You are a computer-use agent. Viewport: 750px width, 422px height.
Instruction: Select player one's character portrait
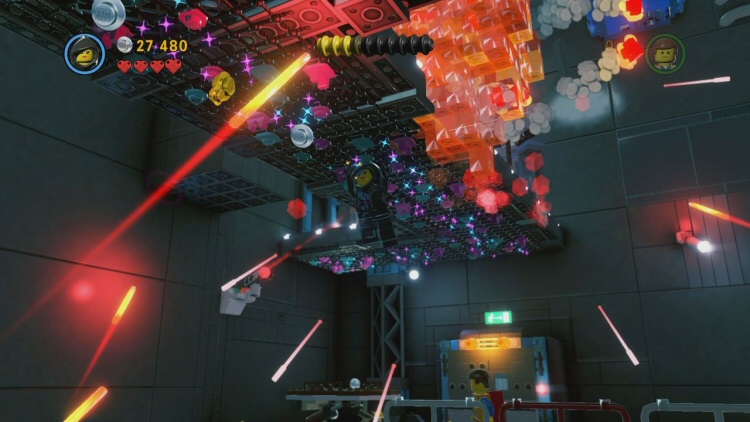pos(85,53)
